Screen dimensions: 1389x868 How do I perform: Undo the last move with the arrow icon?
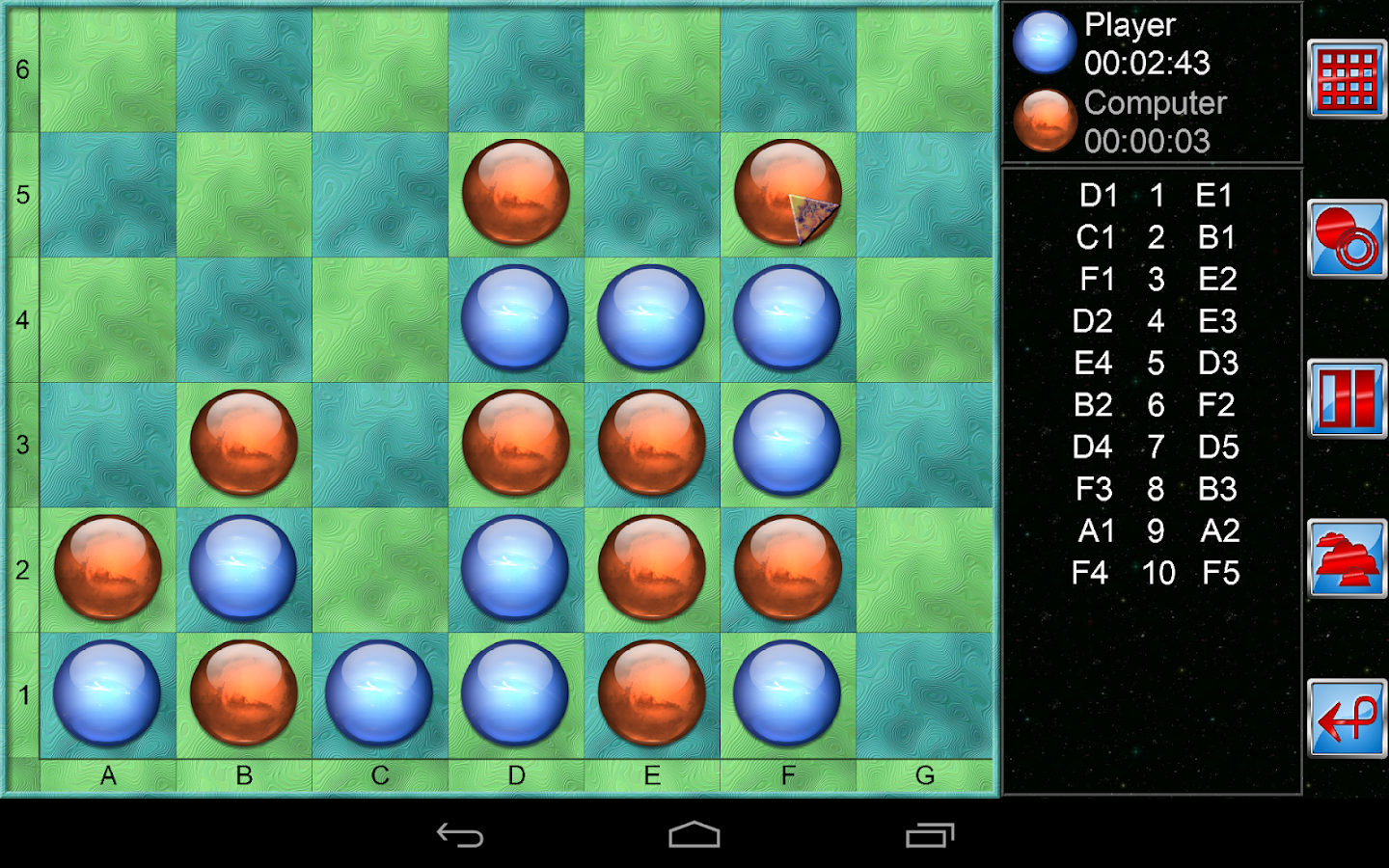(x=1347, y=719)
